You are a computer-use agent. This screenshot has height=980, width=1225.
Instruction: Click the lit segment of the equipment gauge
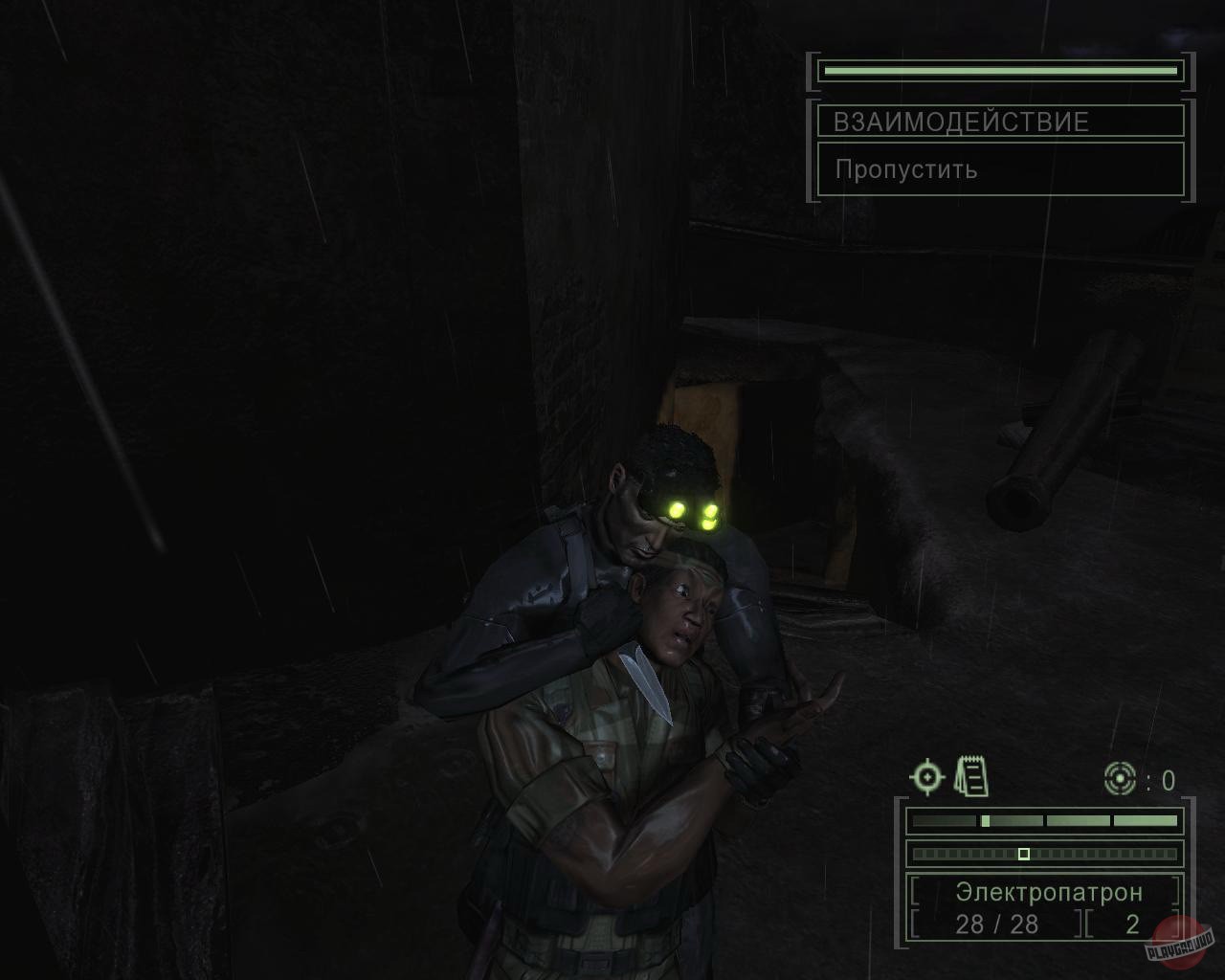(x=984, y=819)
